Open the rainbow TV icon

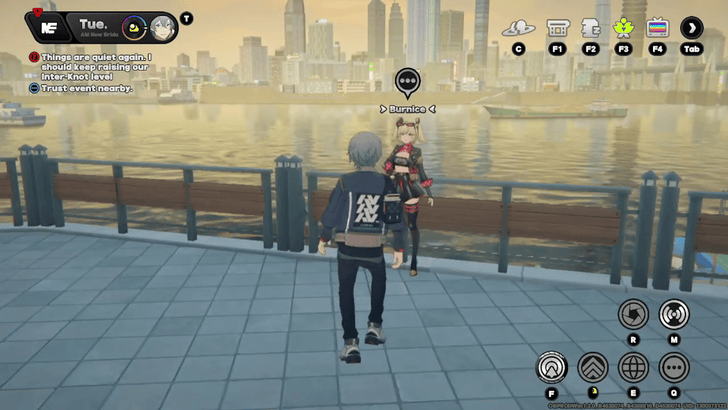tap(657, 27)
